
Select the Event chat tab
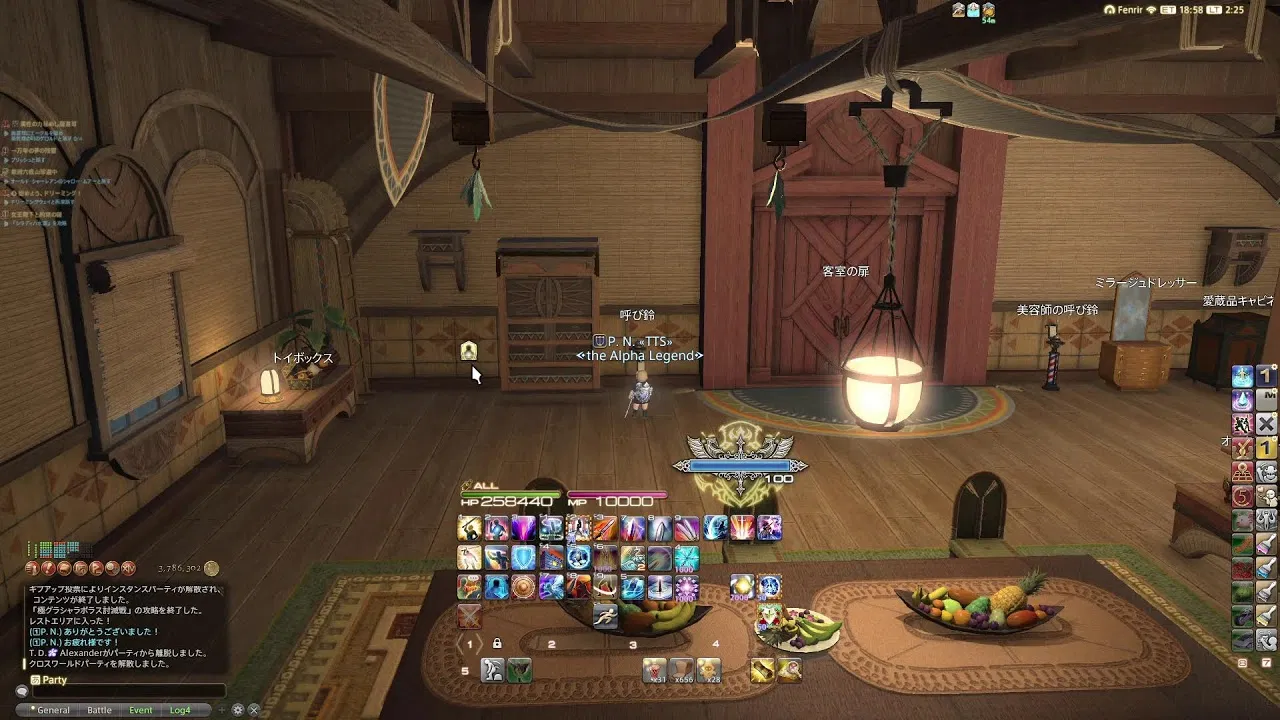tap(141, 710)
